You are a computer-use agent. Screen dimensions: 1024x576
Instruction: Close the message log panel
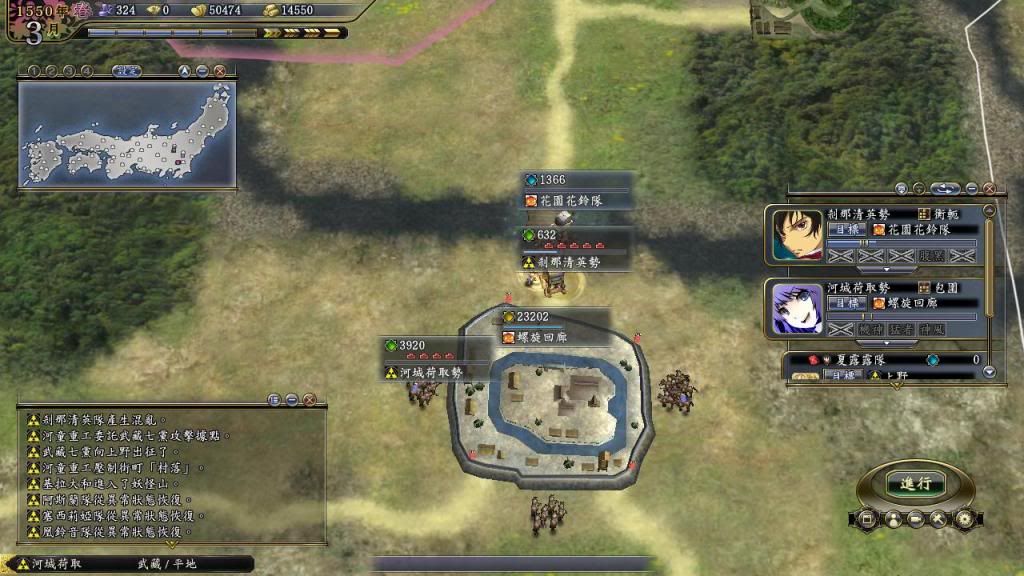point(309,400)
